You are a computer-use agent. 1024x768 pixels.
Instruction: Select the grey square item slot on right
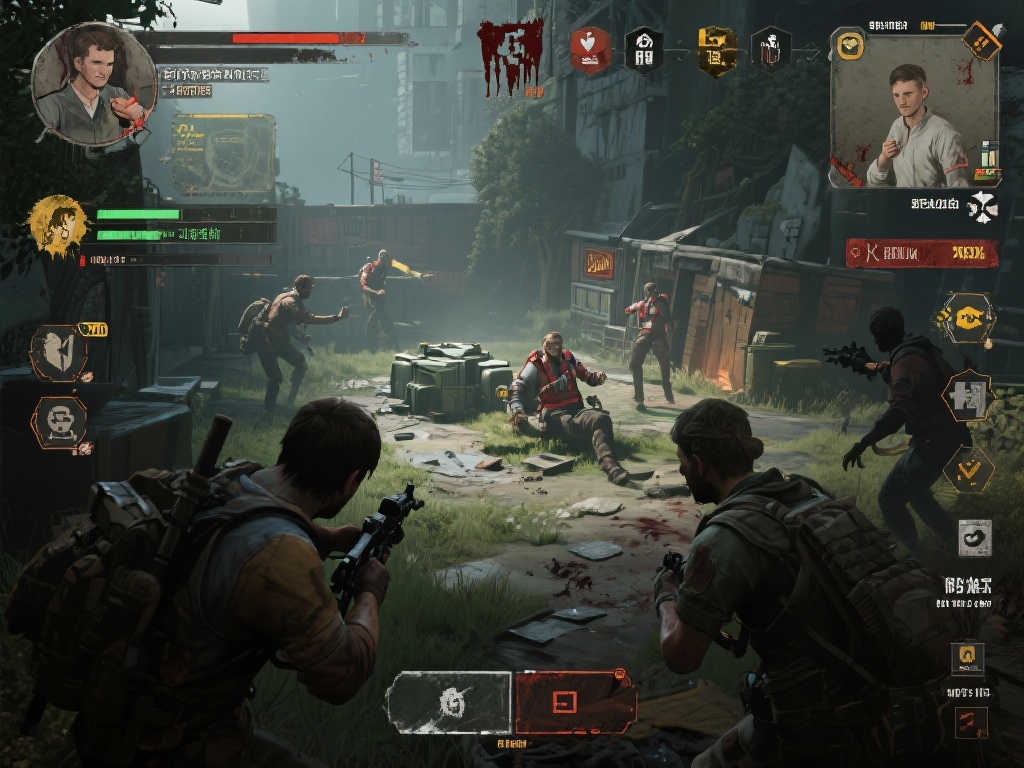pos(974,537)
